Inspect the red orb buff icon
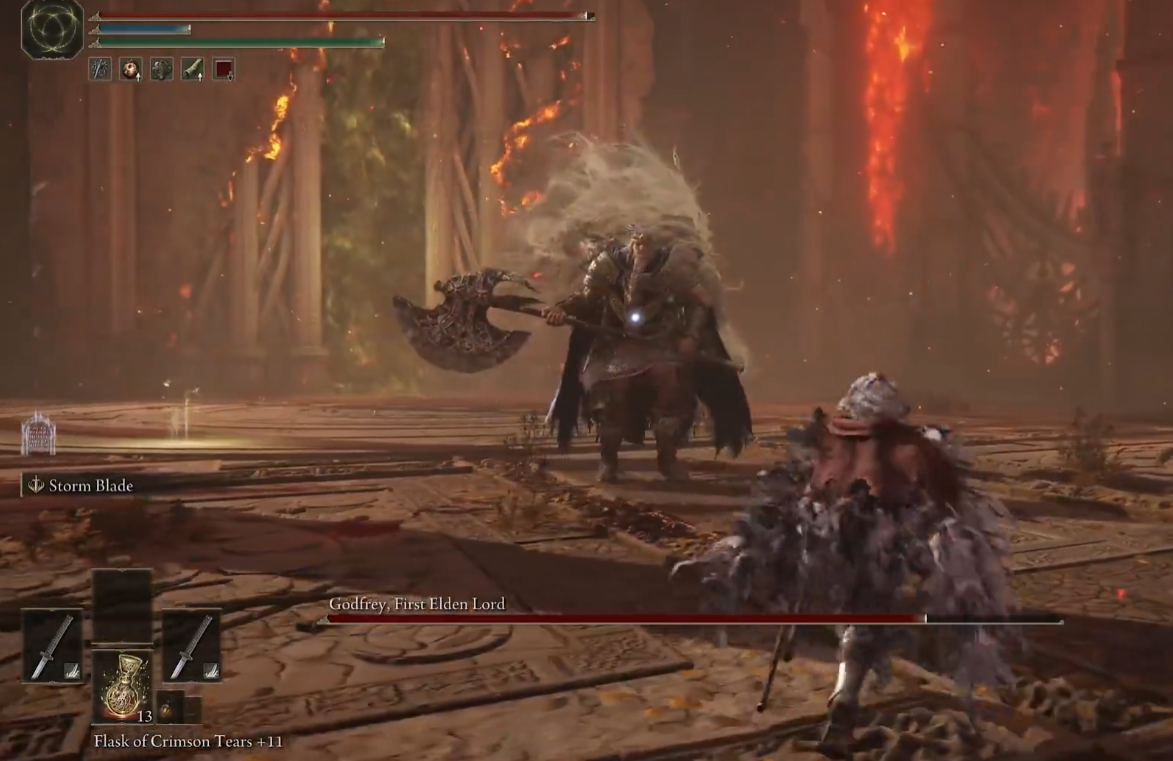This screenshot has height=761, width=1173. [x=130, y=69]
